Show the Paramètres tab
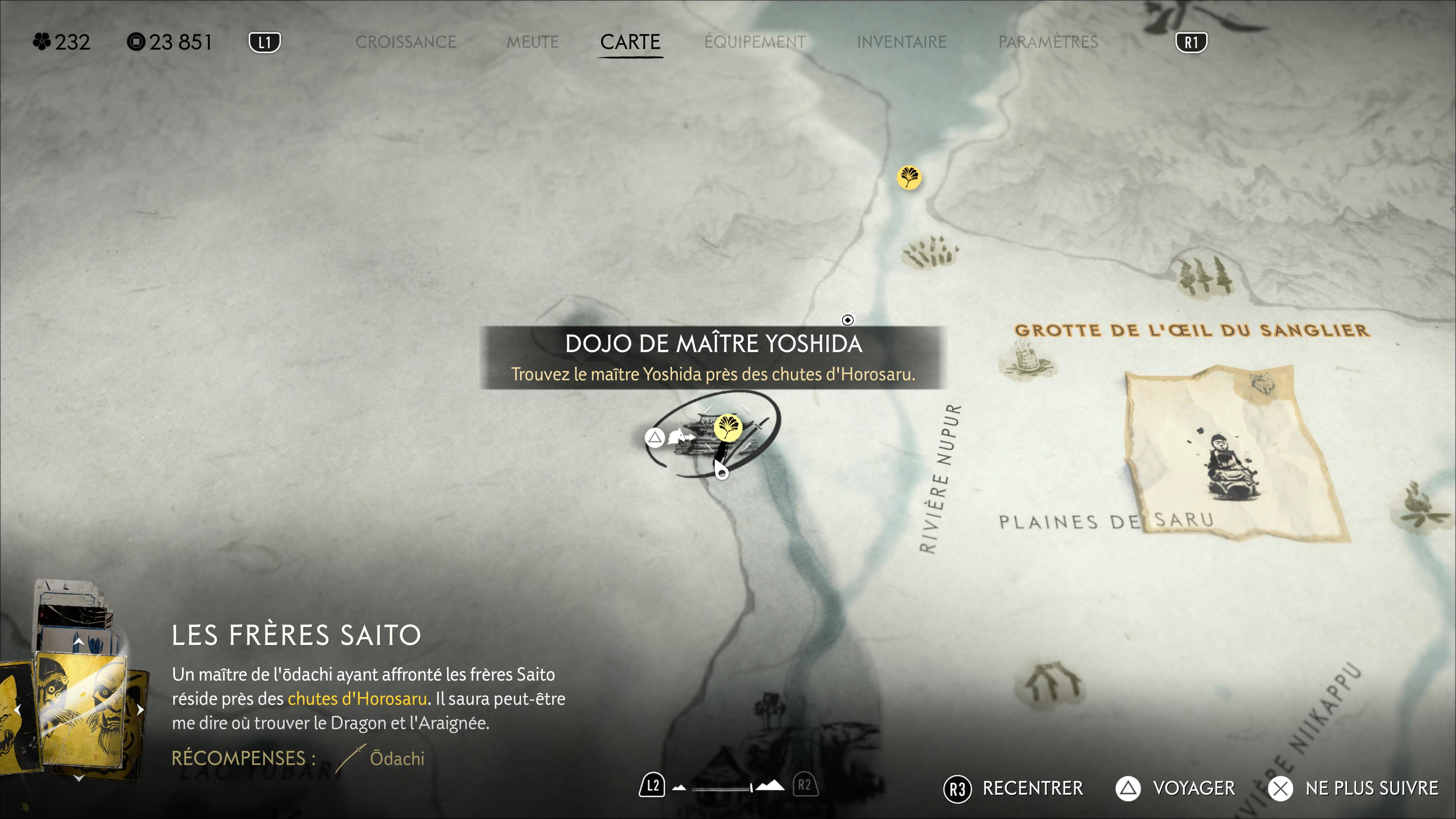1456x819 pixels. (1047, 42)
